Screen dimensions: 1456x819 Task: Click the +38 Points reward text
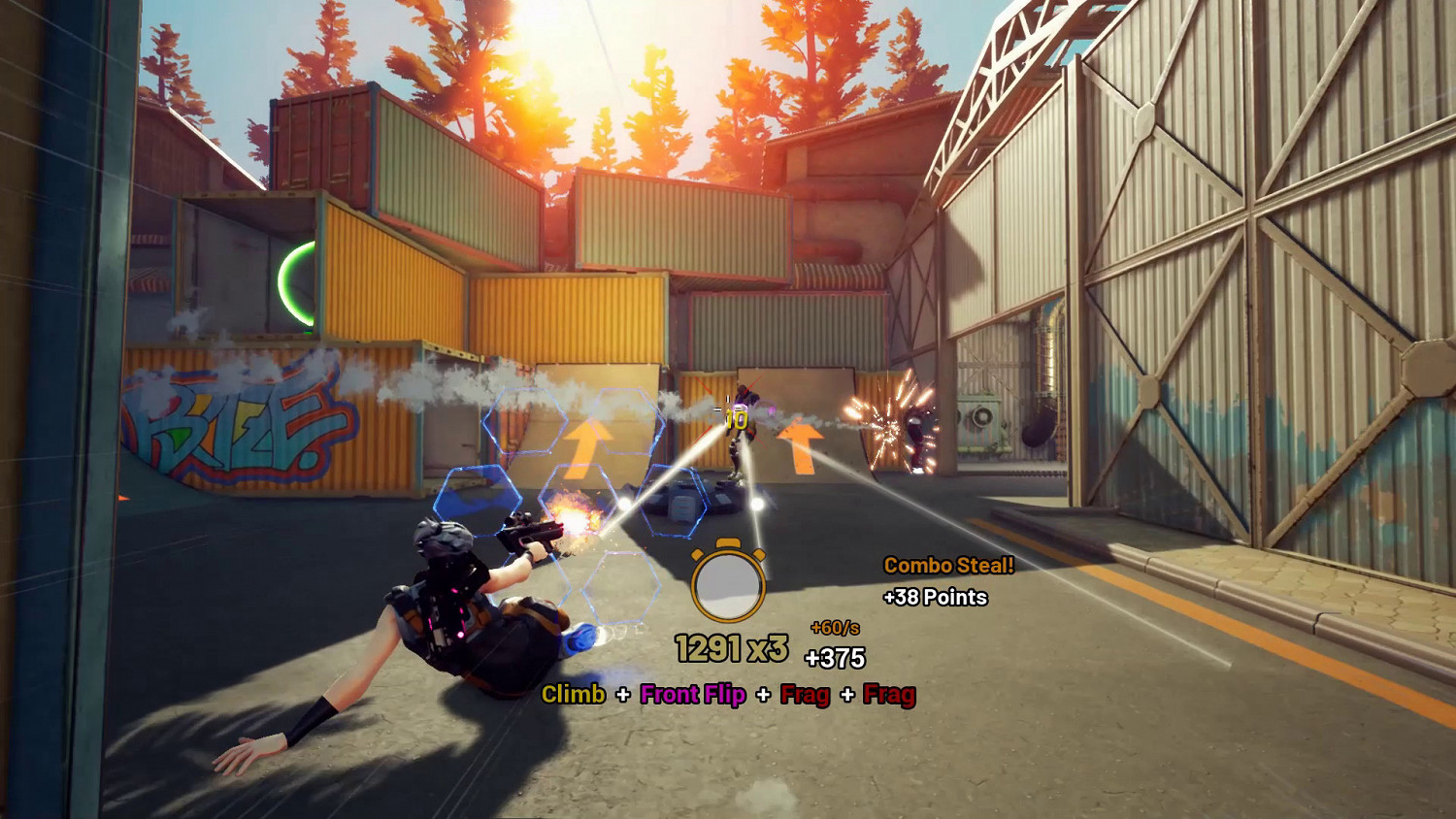point(934,598)
